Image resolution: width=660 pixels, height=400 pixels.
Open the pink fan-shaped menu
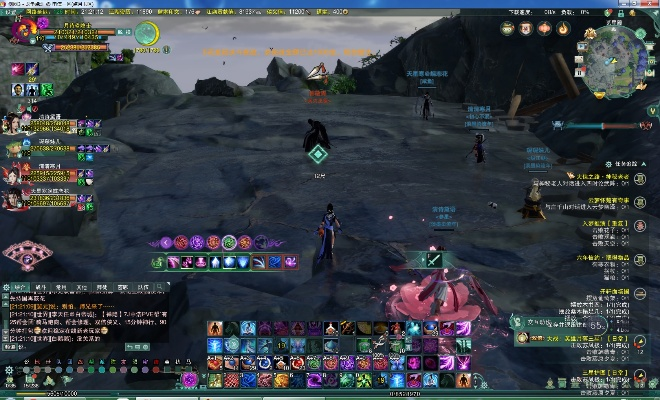pos(25,257)
